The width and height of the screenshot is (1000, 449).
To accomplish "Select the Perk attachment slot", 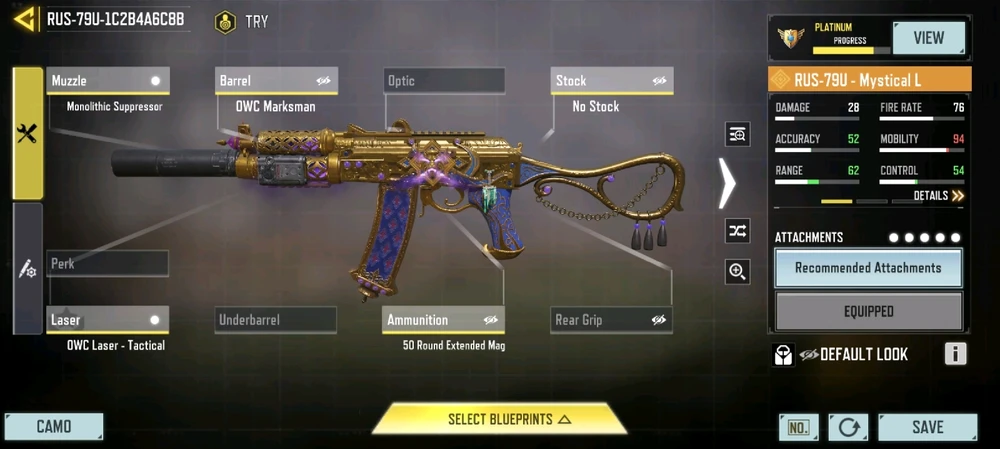I will click(107, 264).
